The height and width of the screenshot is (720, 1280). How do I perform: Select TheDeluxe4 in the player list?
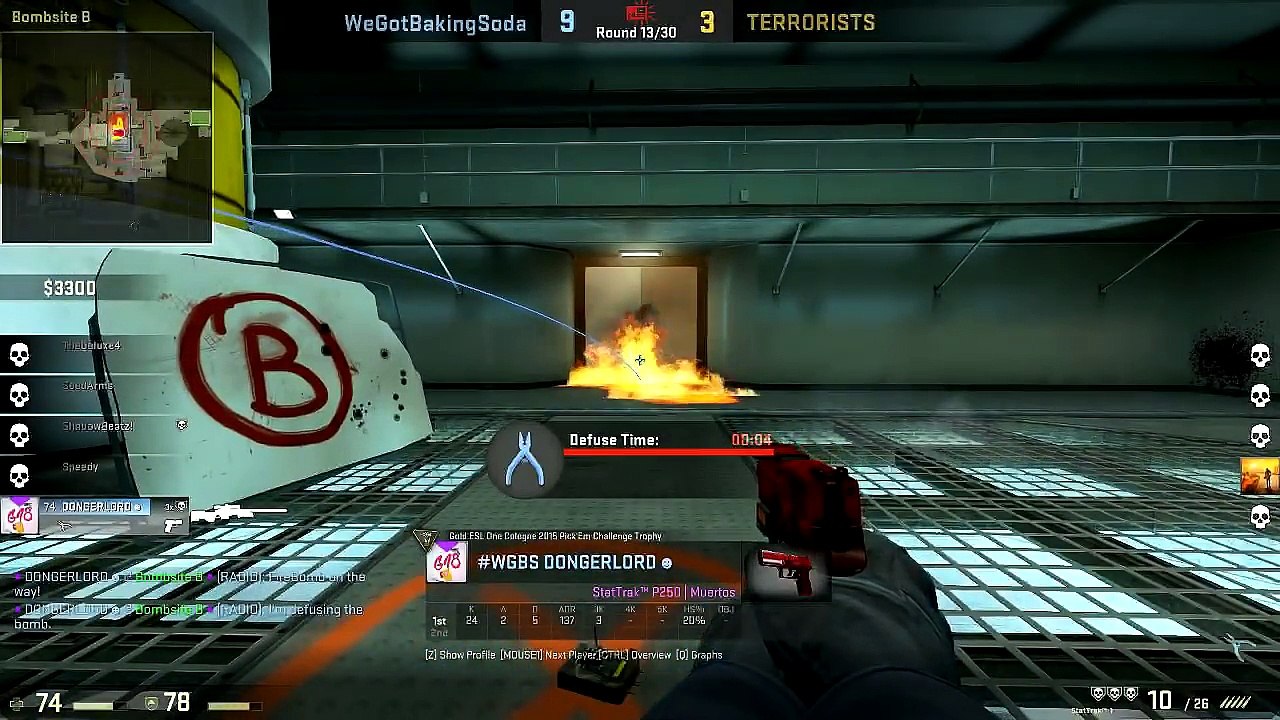click(91, 346)
